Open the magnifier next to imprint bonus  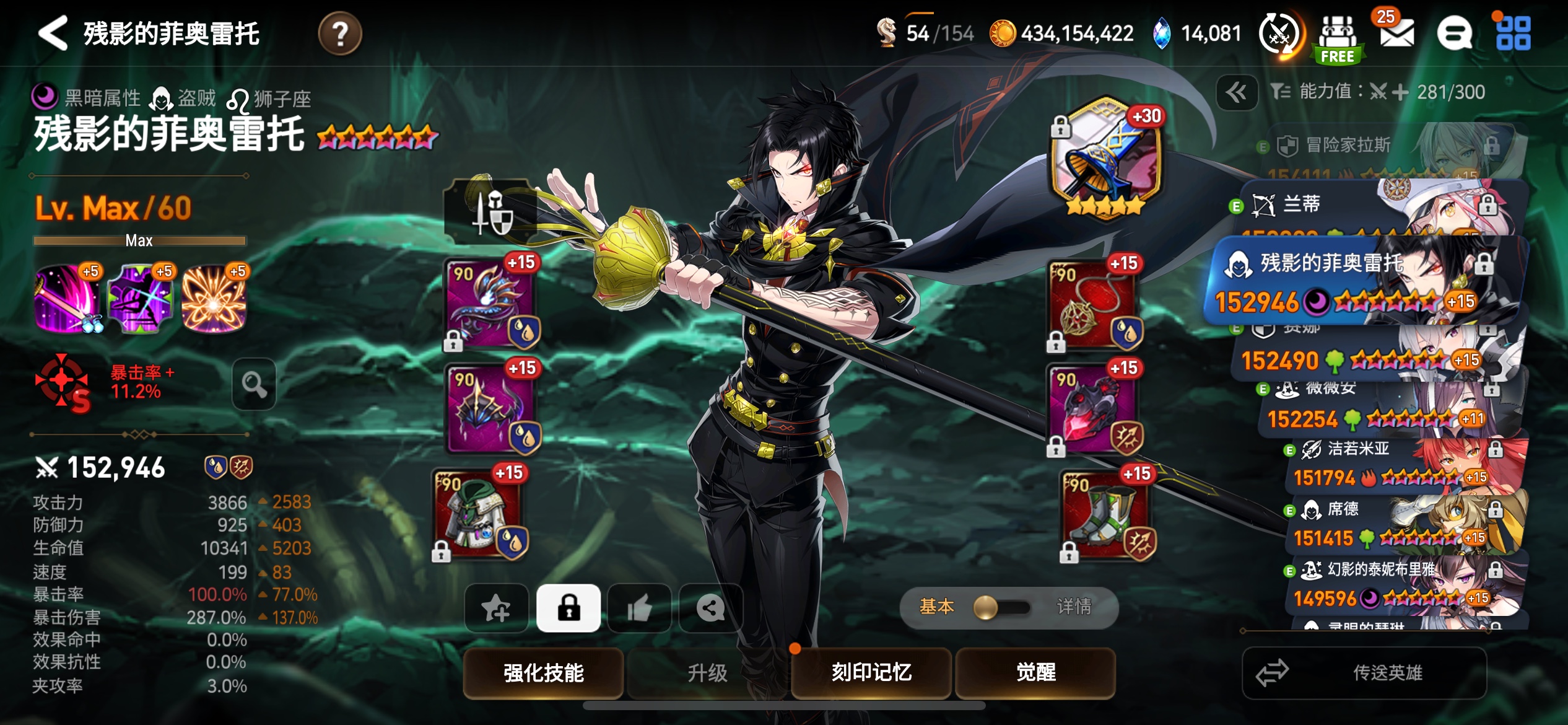254,384
